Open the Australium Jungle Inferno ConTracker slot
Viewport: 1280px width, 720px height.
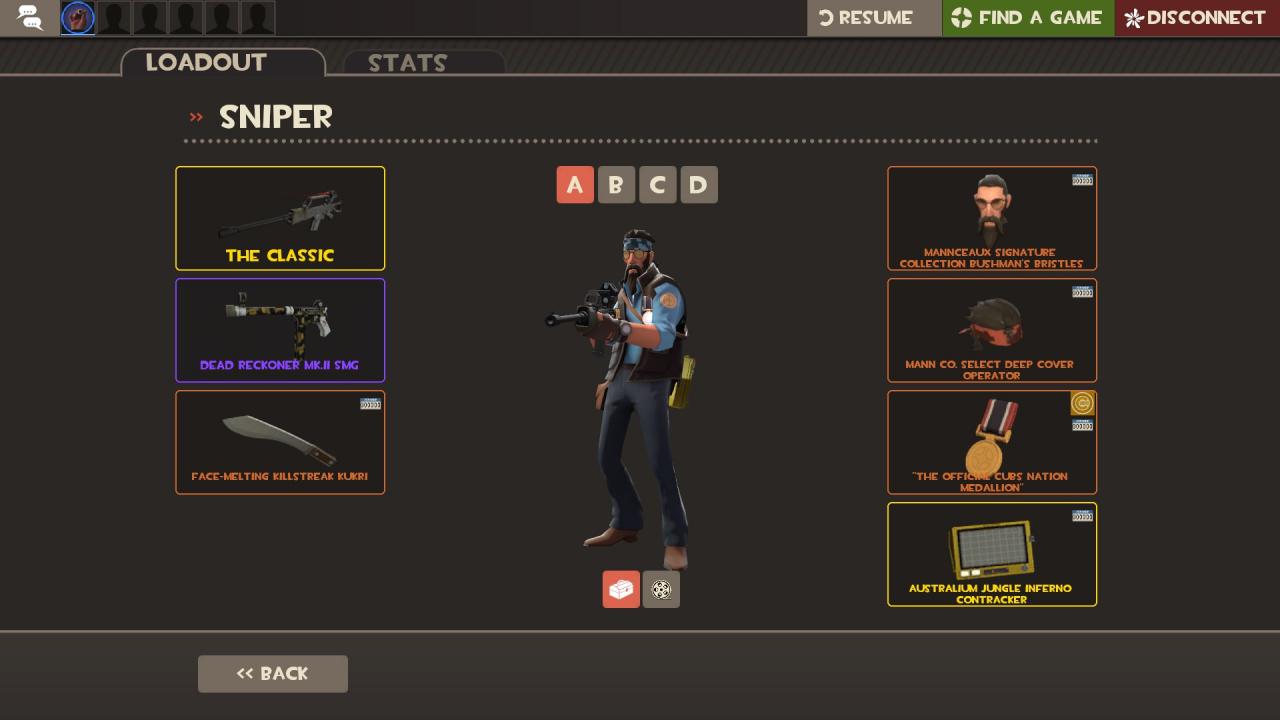pos(992,554)
